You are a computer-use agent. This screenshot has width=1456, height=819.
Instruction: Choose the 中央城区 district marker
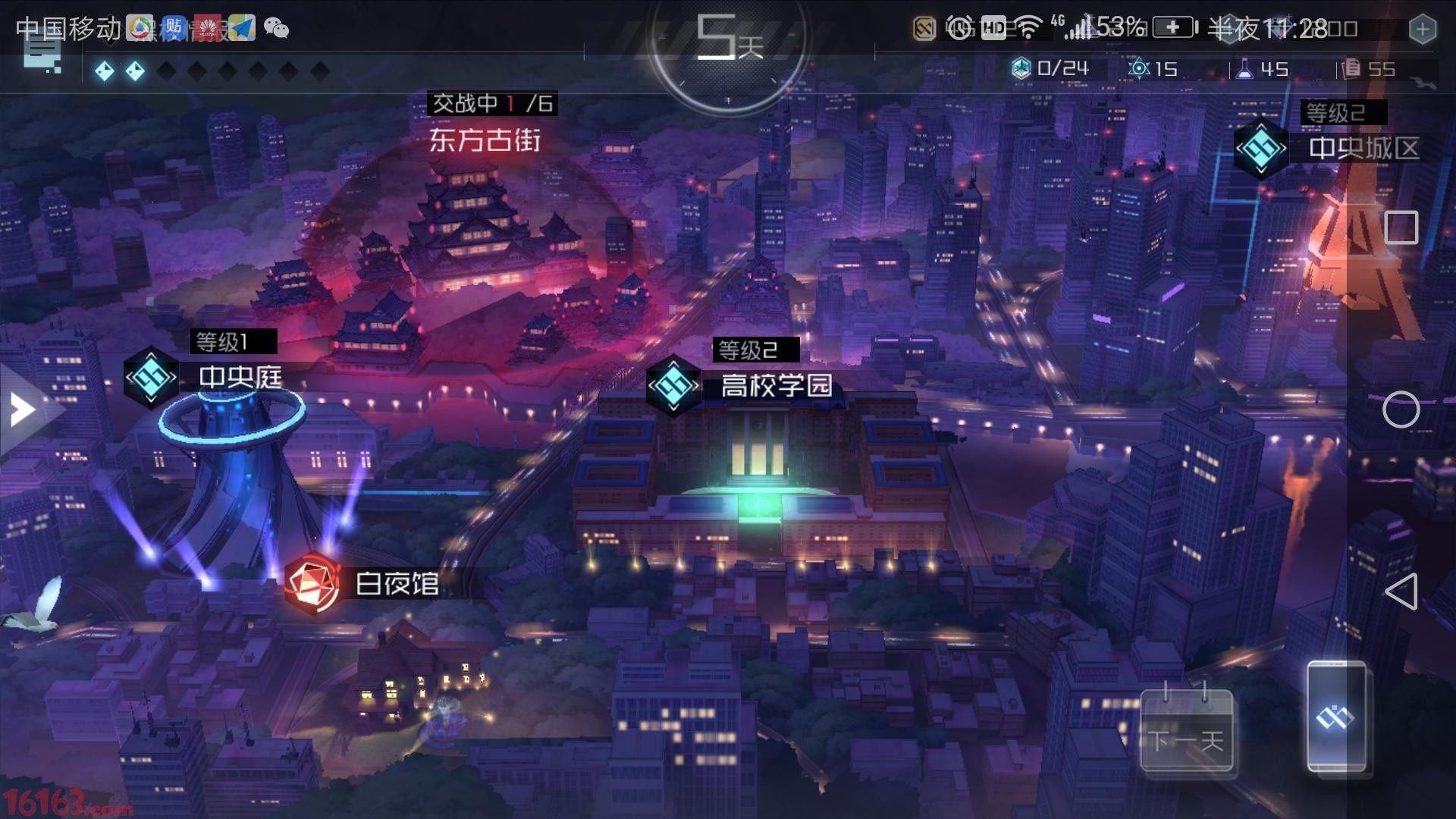click(1261, 148)
